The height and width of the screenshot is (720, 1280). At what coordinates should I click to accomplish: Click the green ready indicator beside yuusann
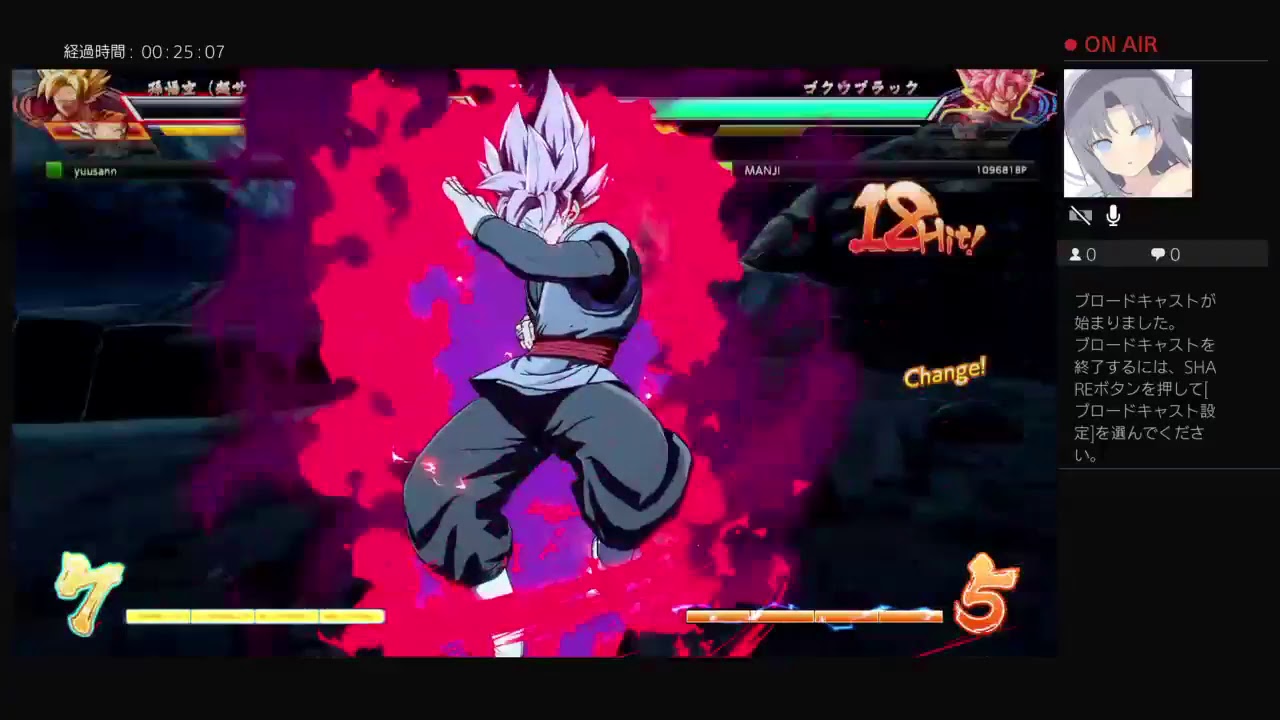point(53,170)
